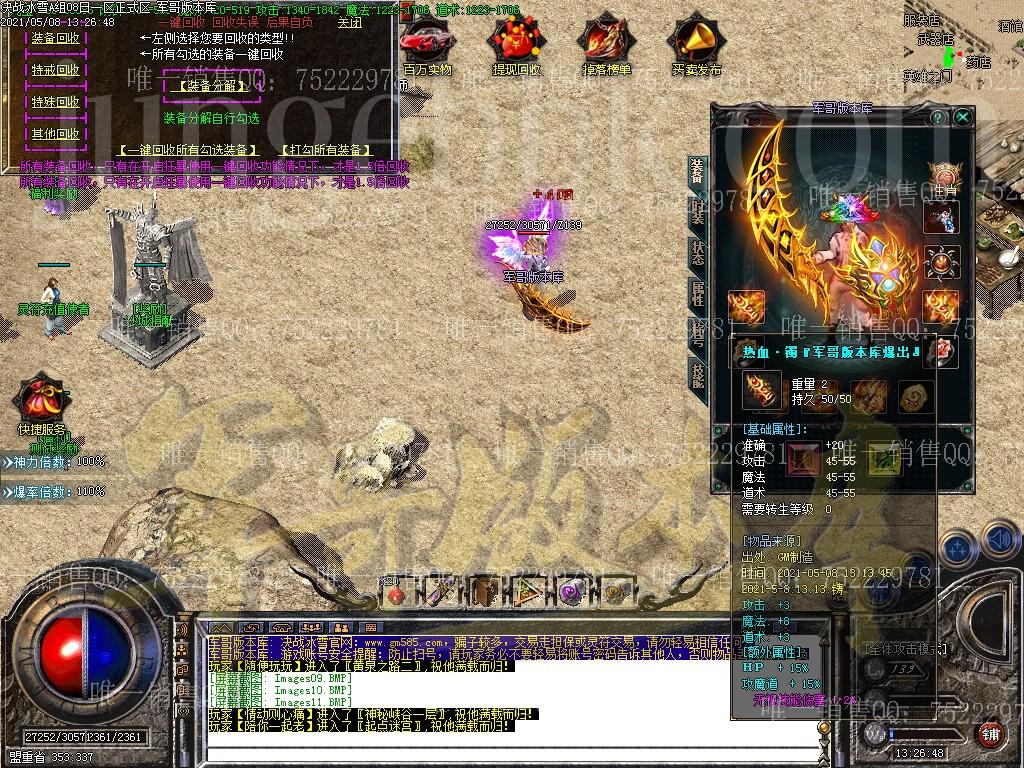Open the 百万实物 red car icon
Screen dimensions: 1024x768
point(427,44)
